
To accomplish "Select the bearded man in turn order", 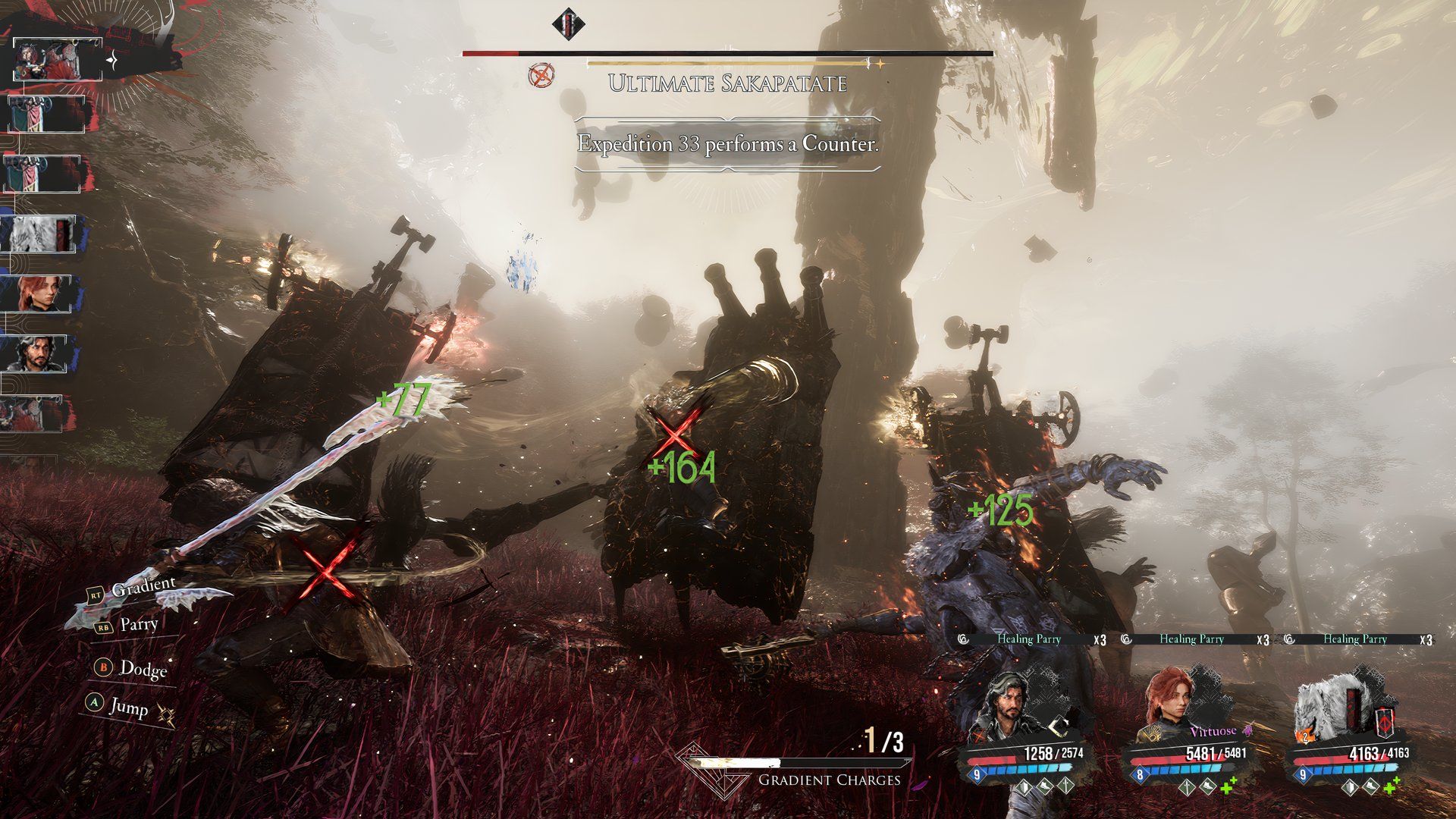I will (42, 353).
